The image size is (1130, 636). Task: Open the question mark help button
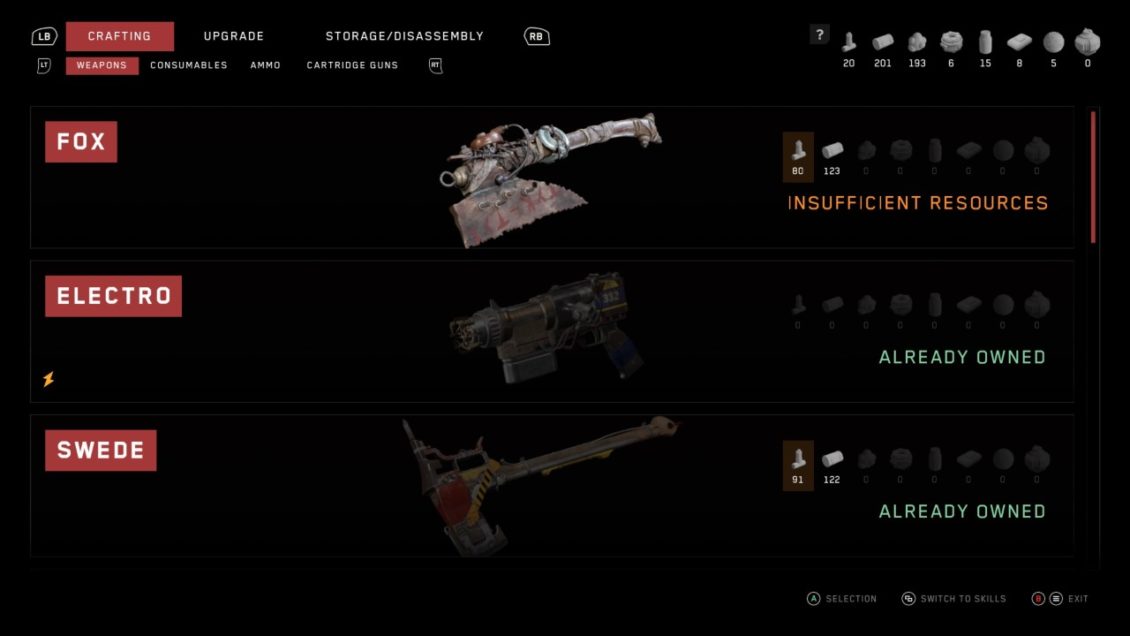click(820, 35)
